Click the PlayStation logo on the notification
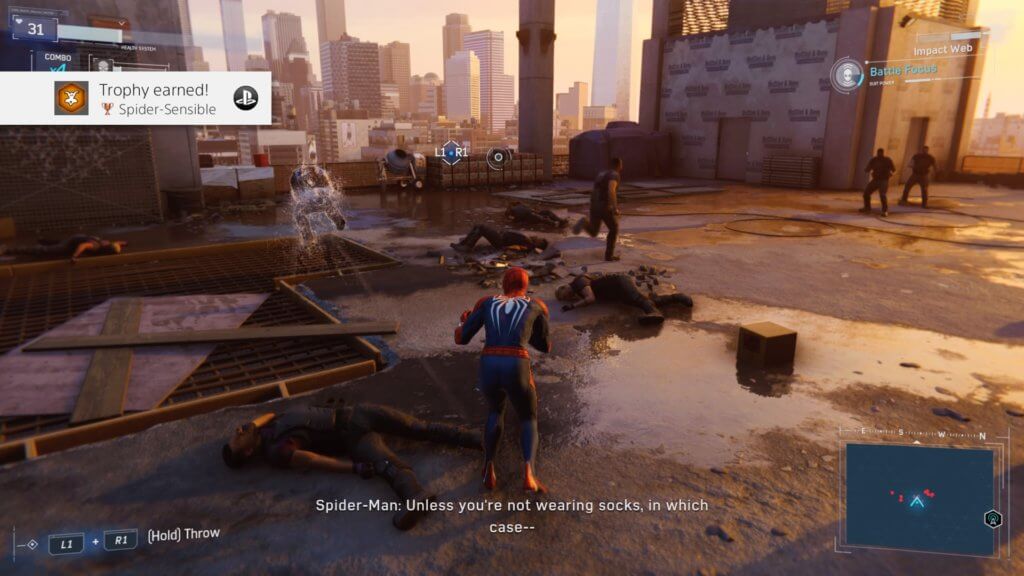 (x=246, y=98)
